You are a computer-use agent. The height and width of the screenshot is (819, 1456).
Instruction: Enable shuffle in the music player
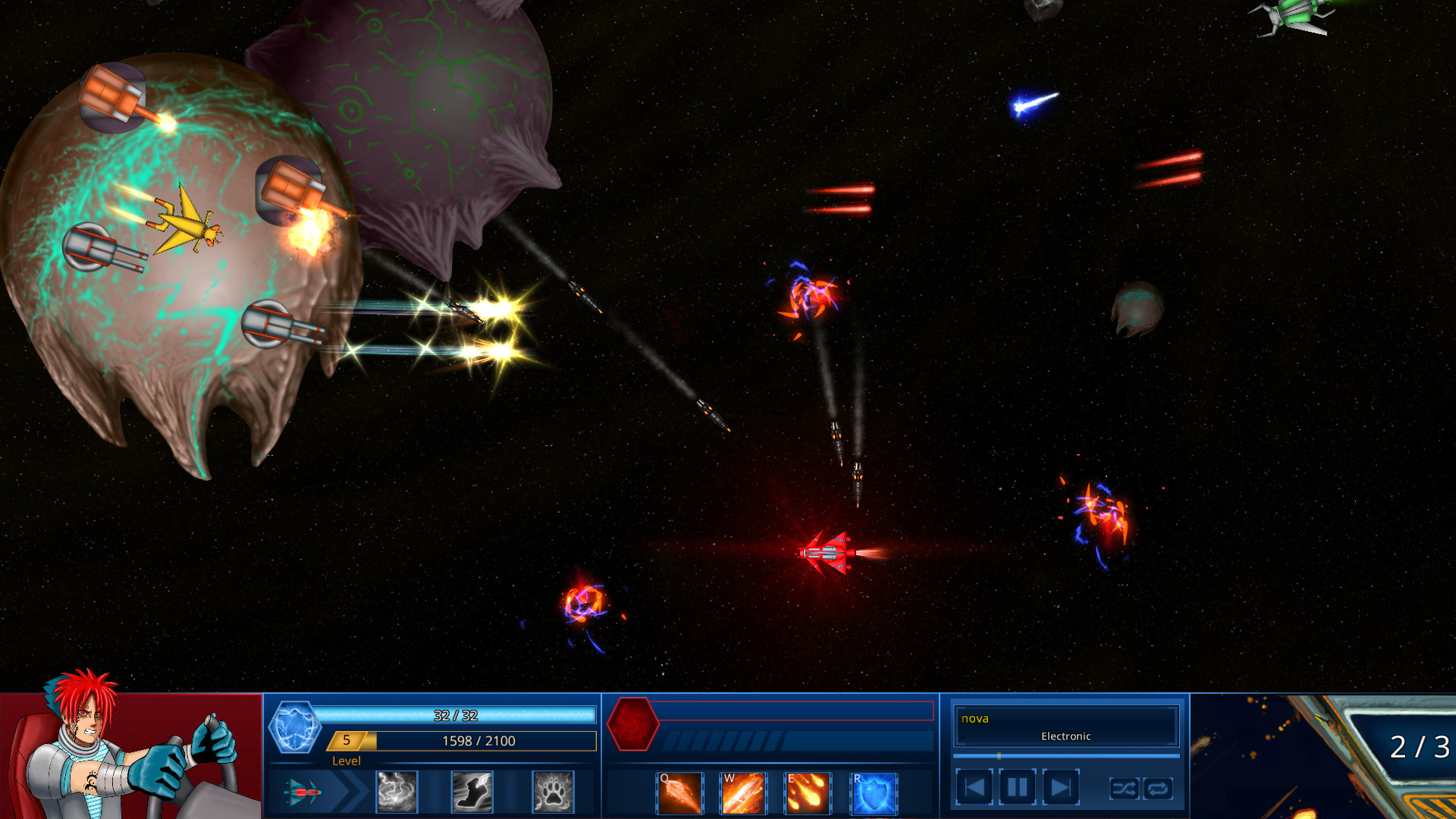coord(1125,789)
